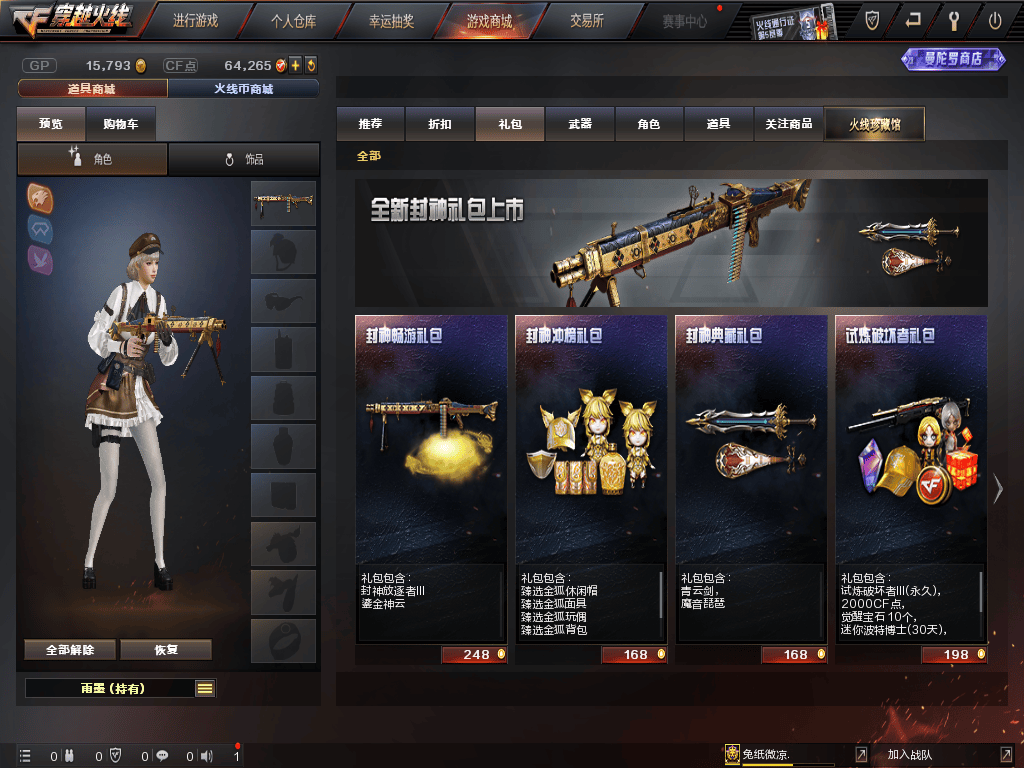Click the 恢复 restore button

(x=166, y=650)
